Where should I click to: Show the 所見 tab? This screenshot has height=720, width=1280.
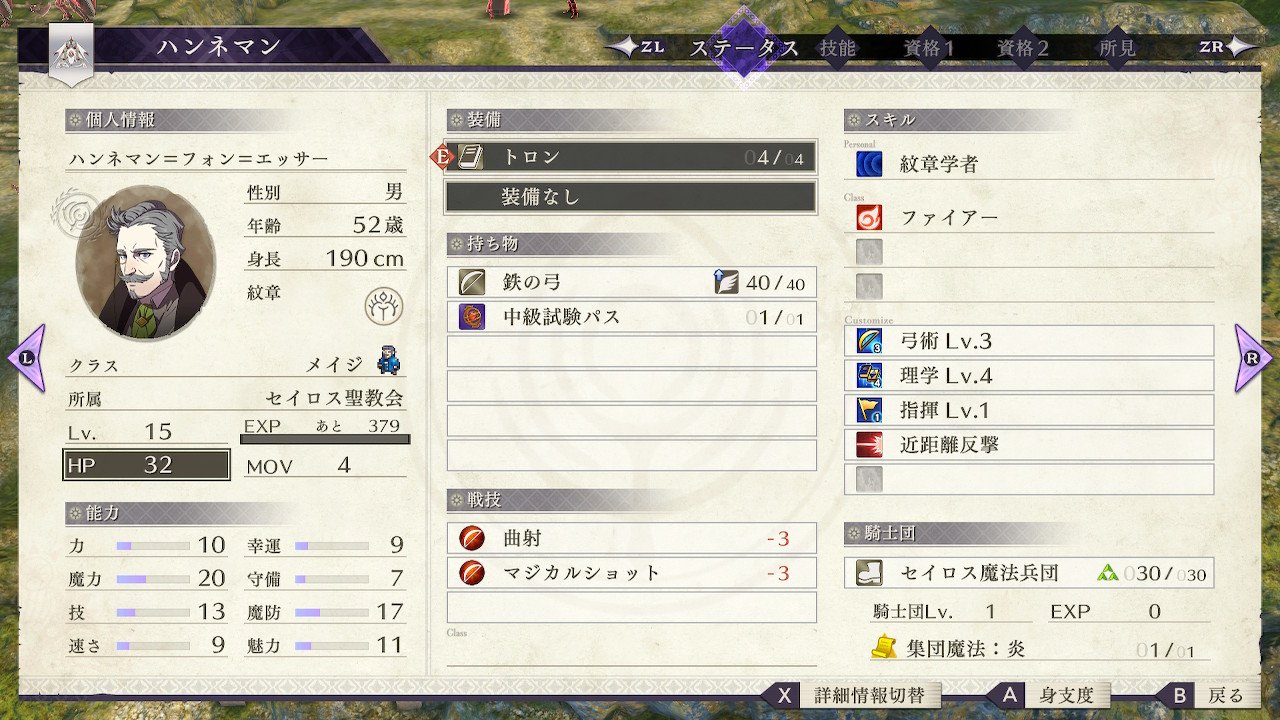[1117, 48]
